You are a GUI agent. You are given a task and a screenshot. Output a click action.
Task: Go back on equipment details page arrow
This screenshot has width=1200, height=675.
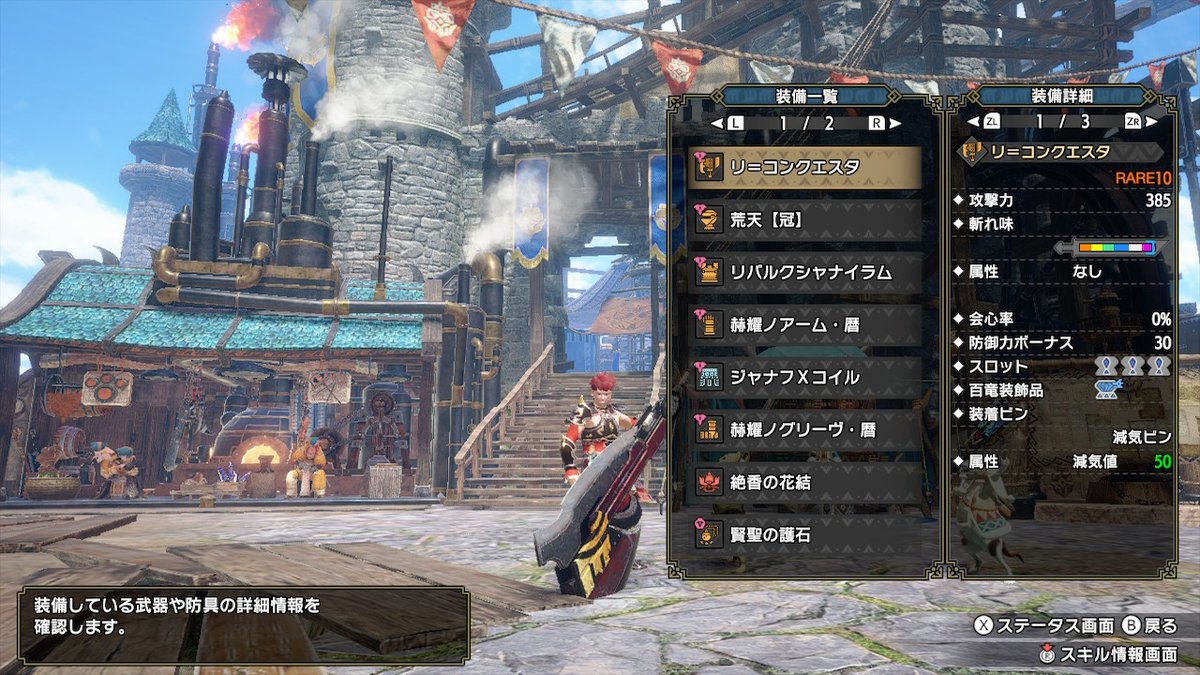pyautogui.click(x=973, y=122)
